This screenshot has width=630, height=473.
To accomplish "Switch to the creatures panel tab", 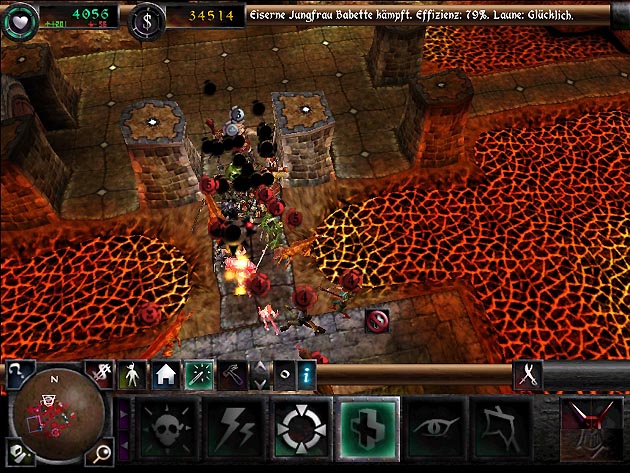I will [131, 375].
